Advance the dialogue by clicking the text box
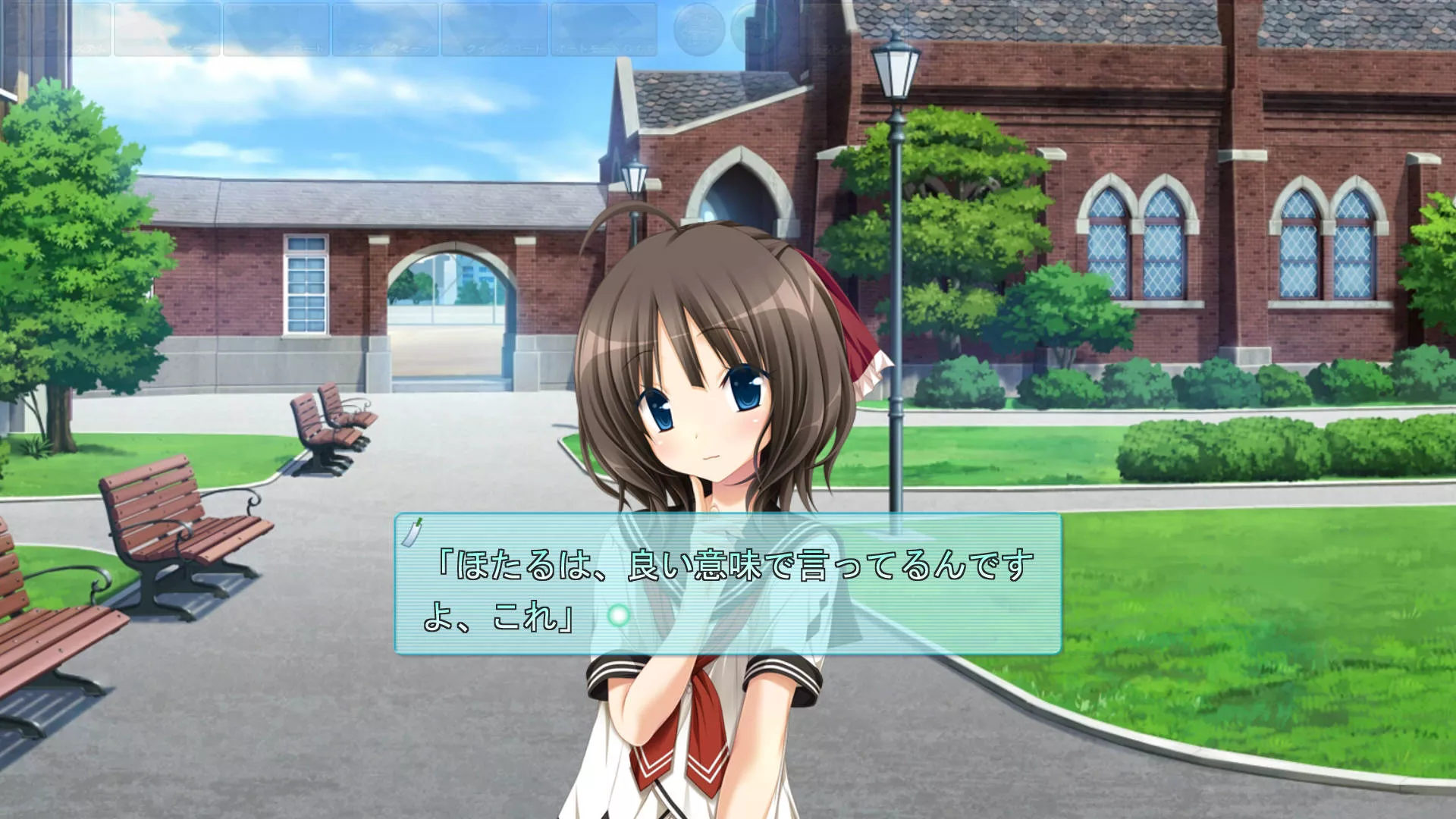The width and height of the screenshot is (1456, 819). [834, 607]
